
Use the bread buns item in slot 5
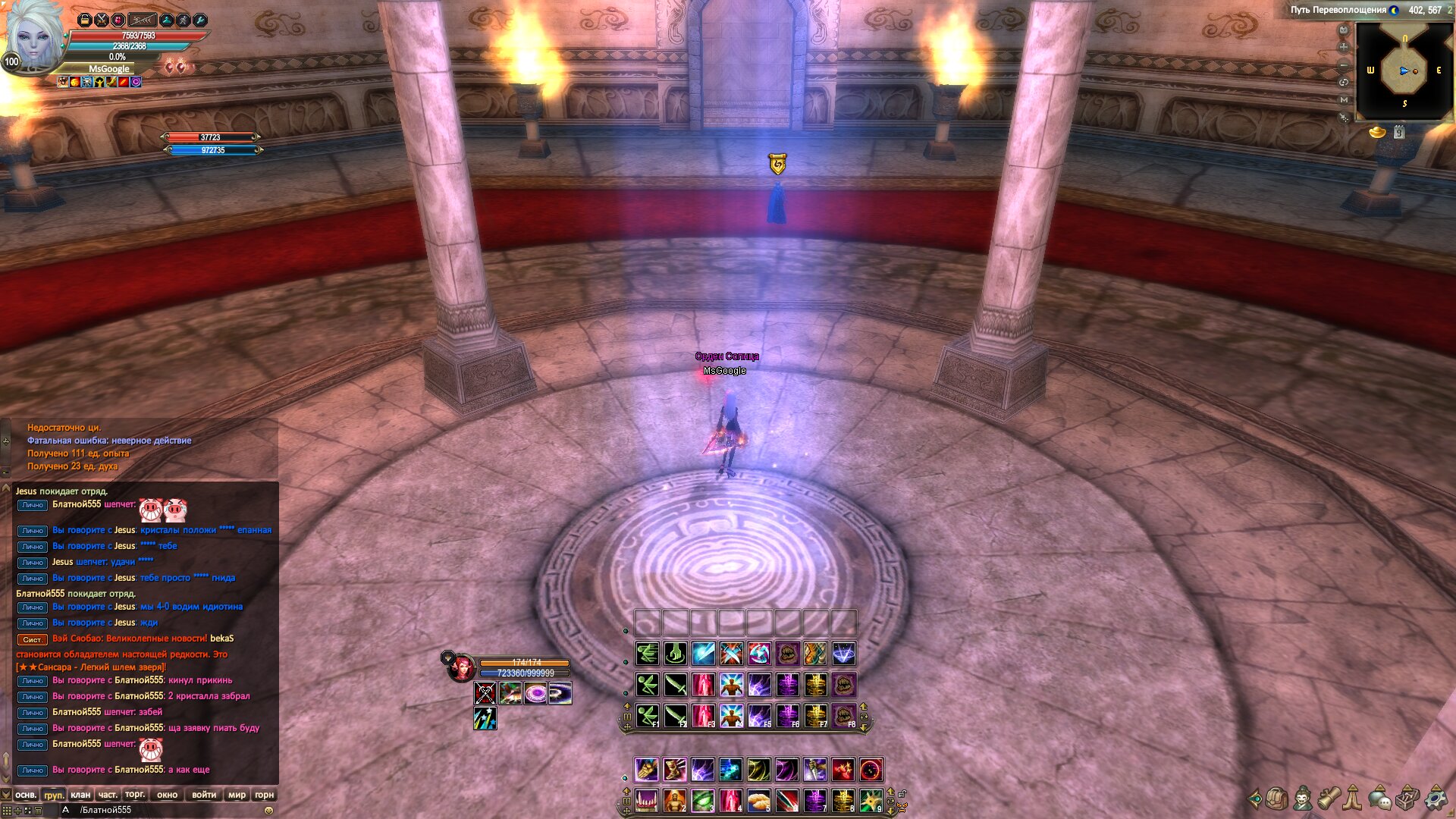click(758, 801)
